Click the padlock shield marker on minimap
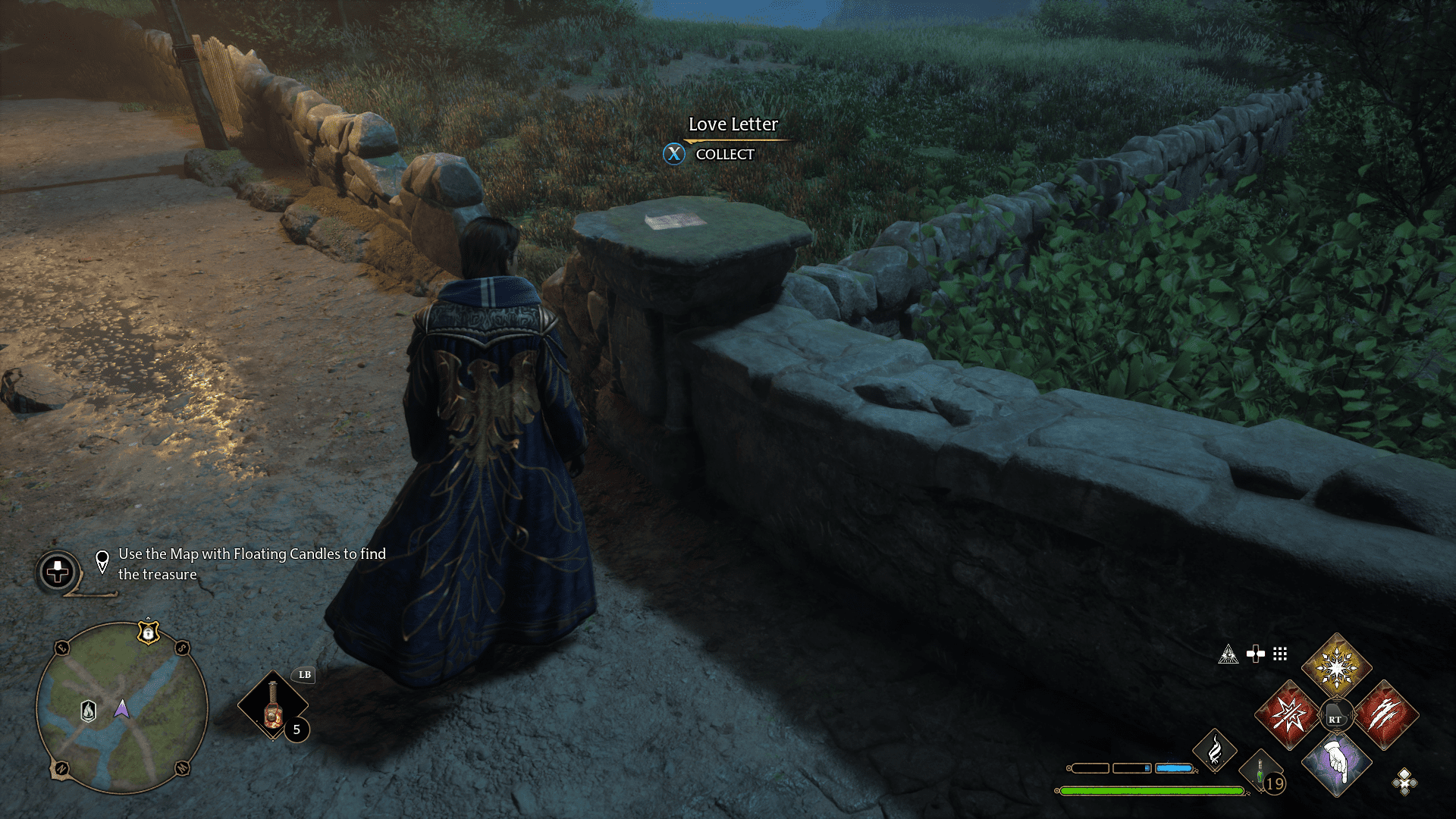Image resolution: width=1456 pixels, height=819 pixels. click(x=148, y=632)
